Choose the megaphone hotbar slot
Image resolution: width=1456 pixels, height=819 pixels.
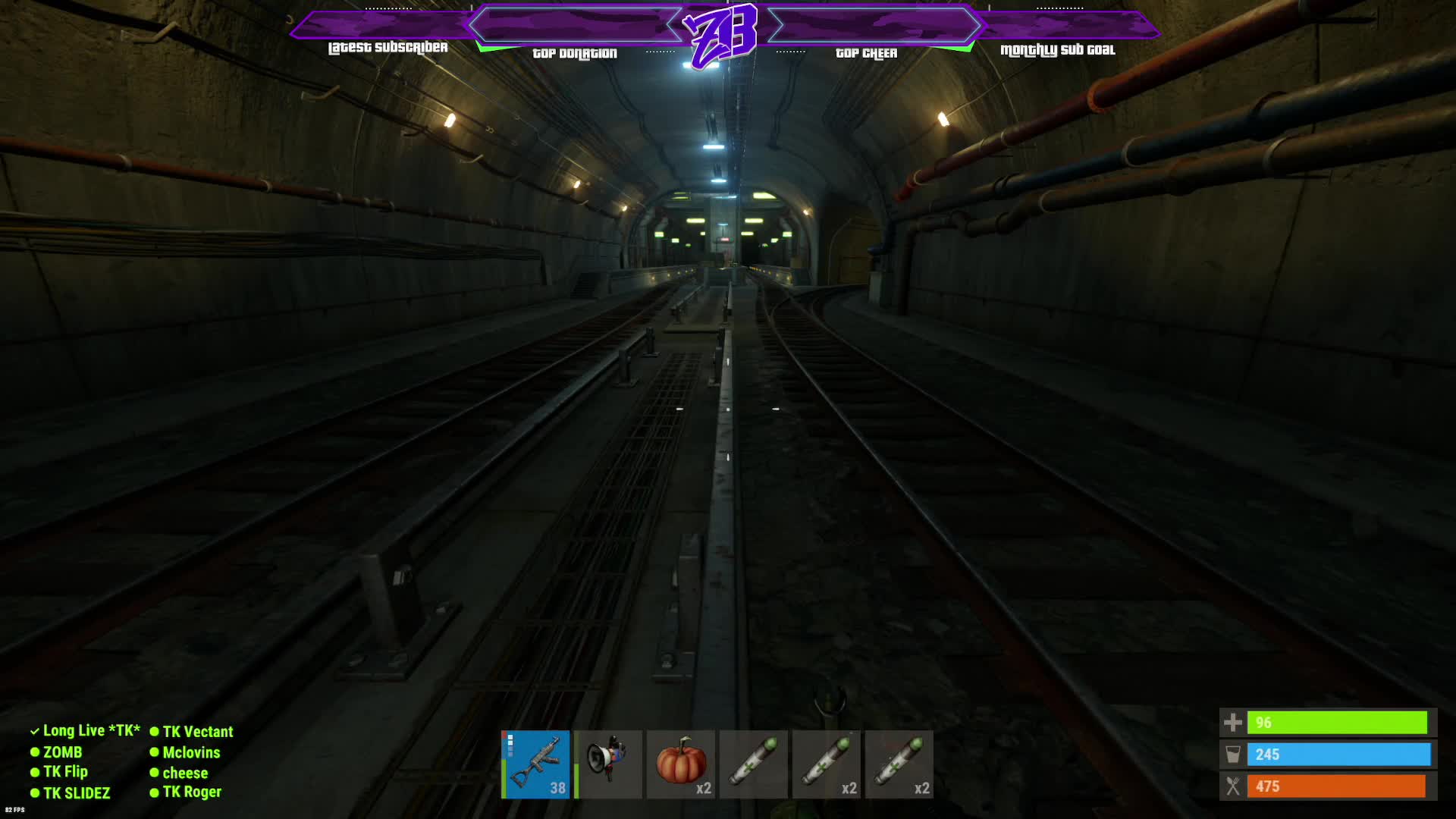[x=608, y=764]
